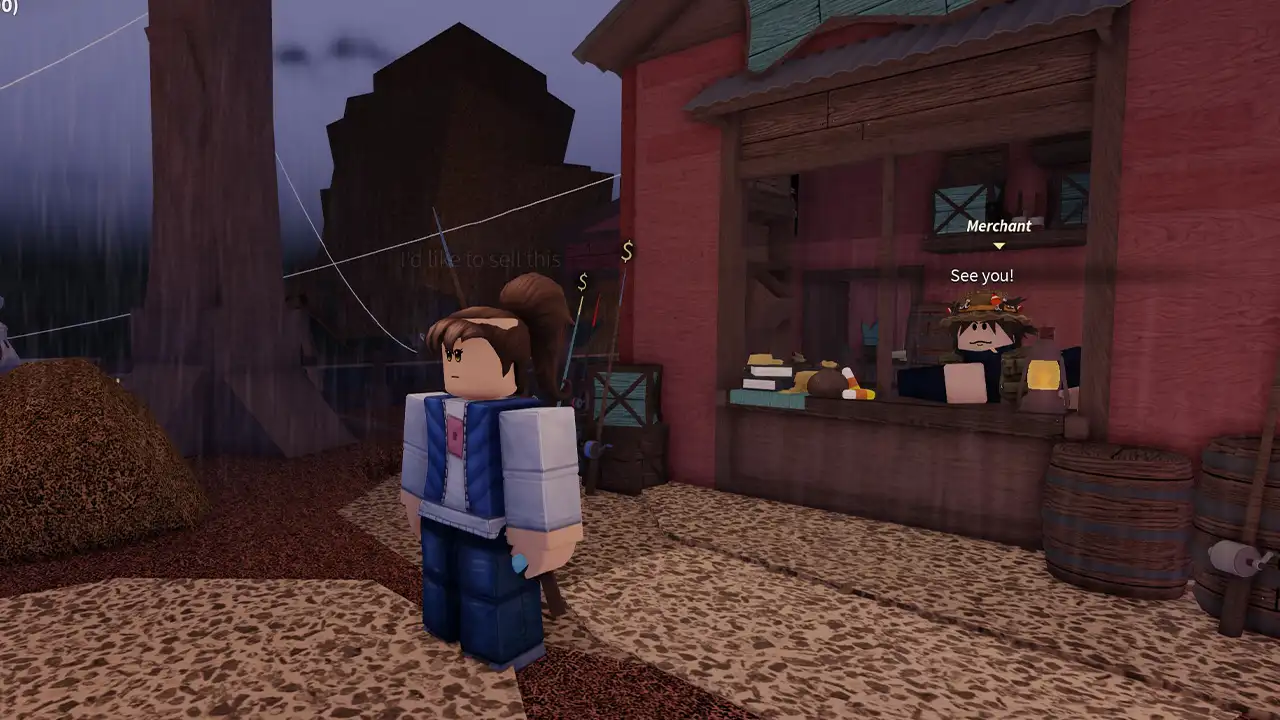Click the candy corn item on the counter
Image resolution: width=1280 pixels, height=720 pixels.
coord(855,392)
